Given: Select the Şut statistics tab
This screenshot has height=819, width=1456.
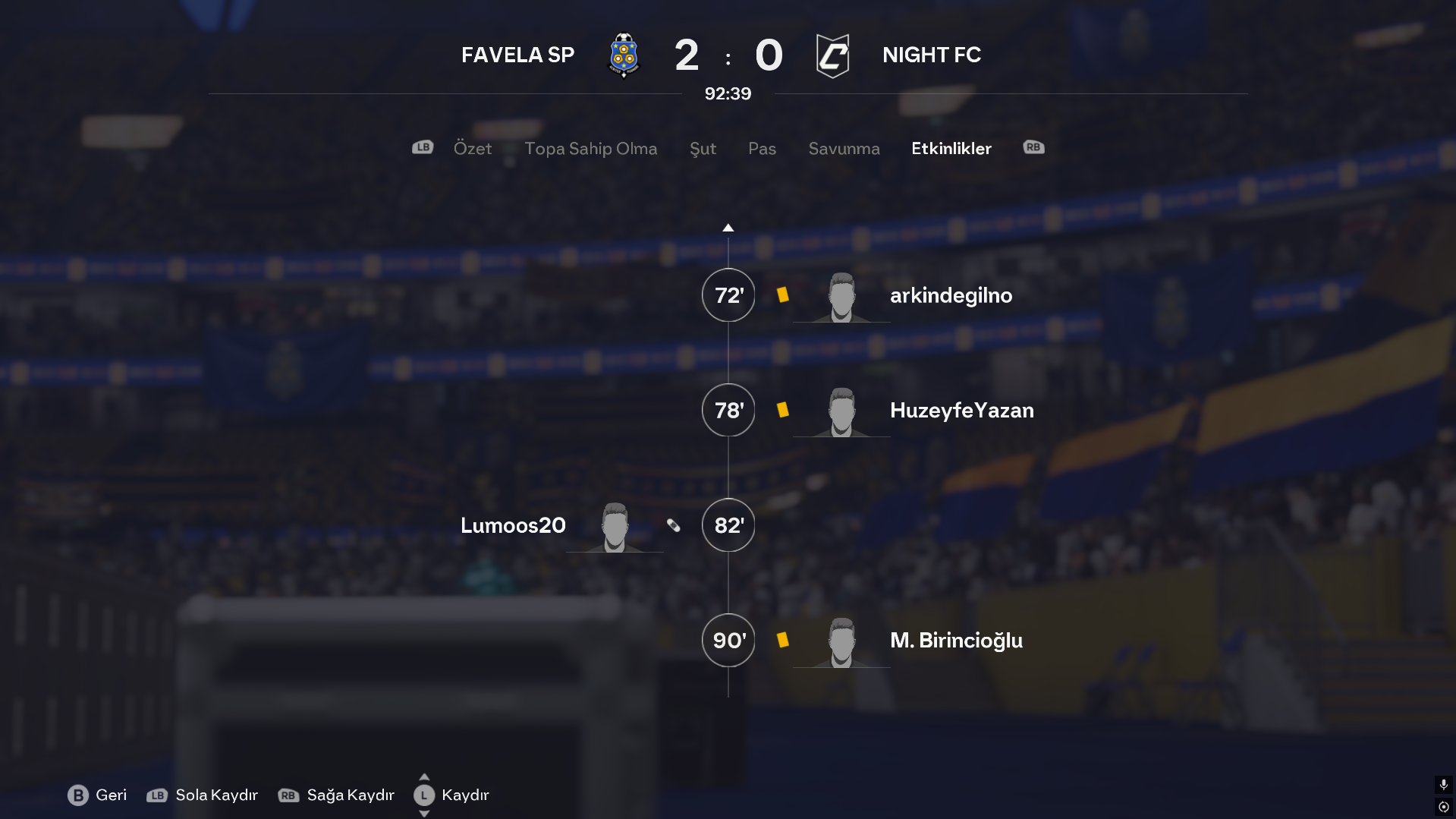Looking at the screenshot, I should pyautogui.click(x=703, y=149).
